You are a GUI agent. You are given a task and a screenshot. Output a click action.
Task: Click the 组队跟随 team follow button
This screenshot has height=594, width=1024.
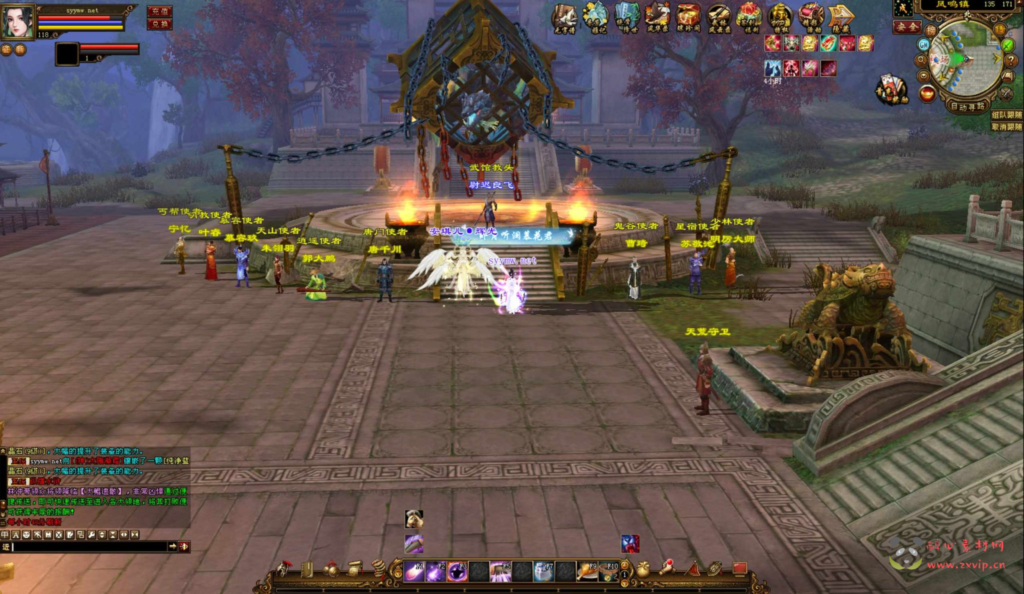coord(1006,115)
